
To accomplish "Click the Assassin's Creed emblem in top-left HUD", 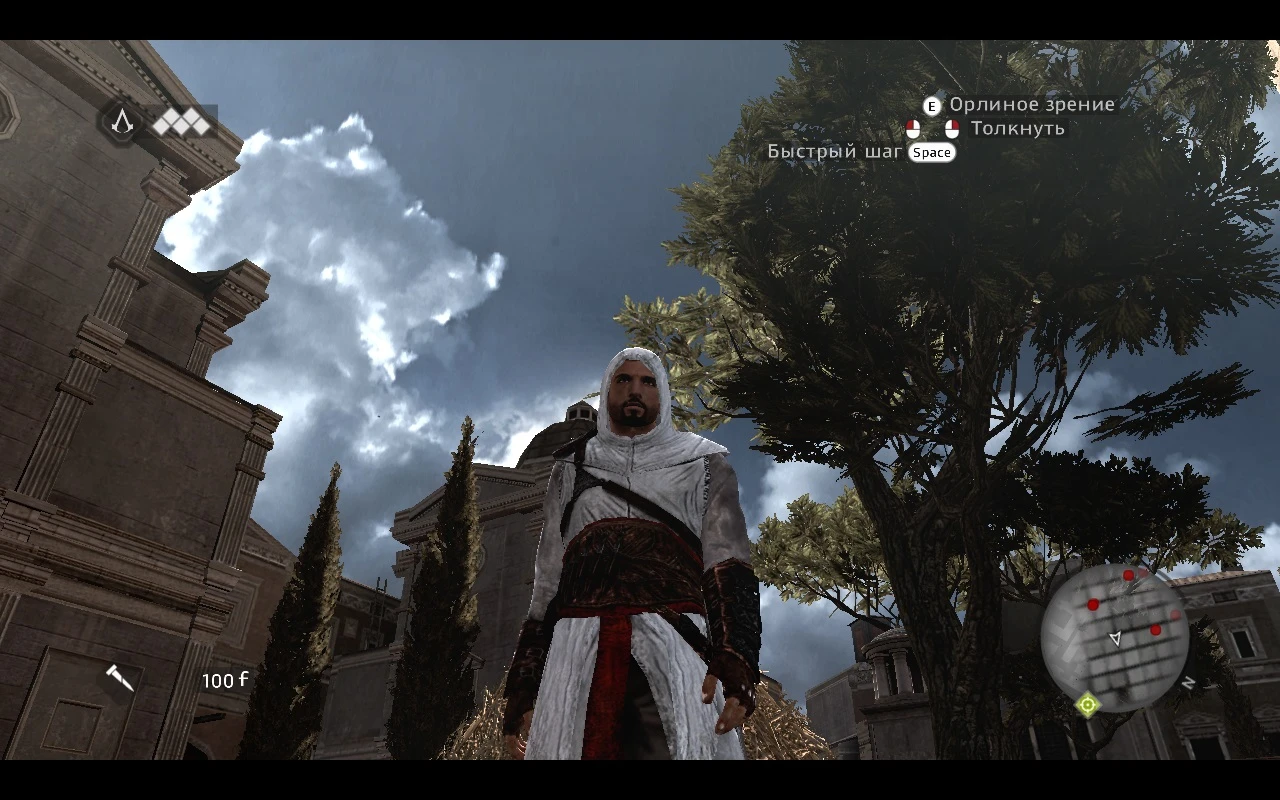I will 121,123.
